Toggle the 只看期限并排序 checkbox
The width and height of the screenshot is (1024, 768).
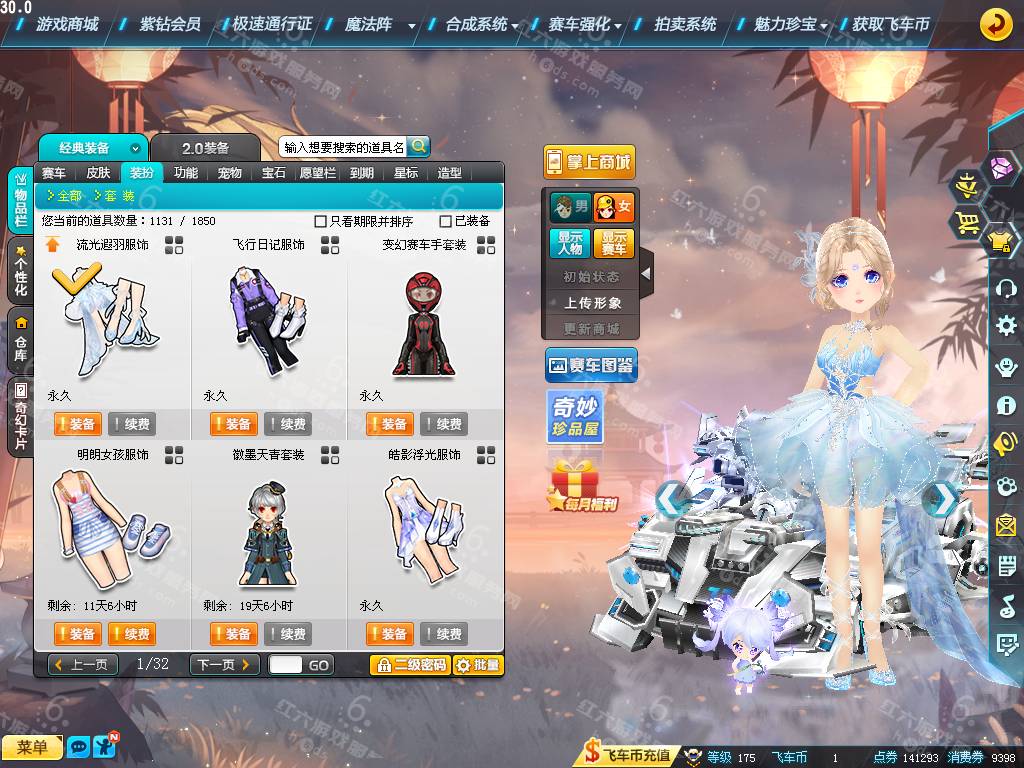[x=321, y=221]
